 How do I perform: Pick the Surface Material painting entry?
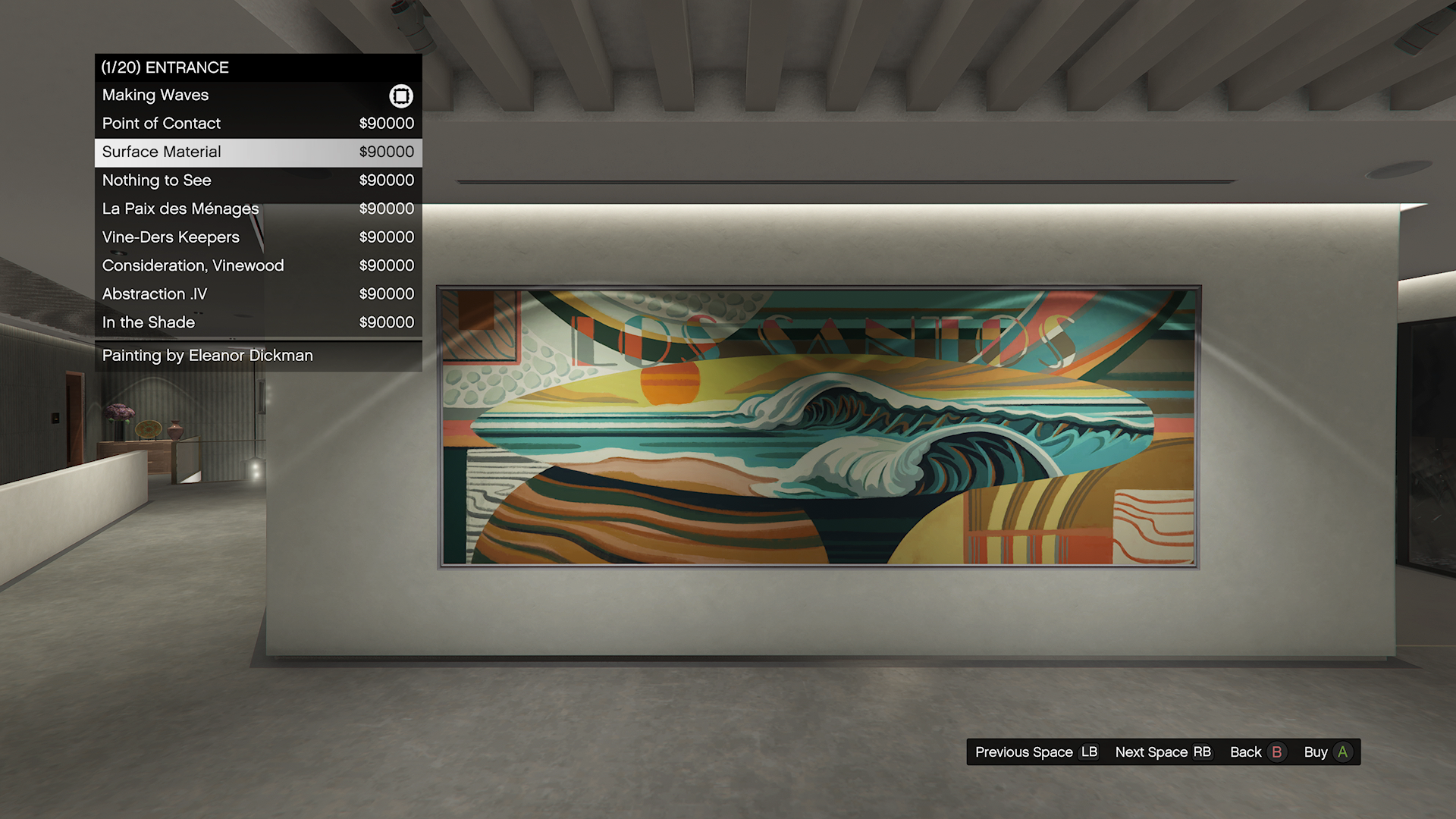(x=258, y=152)
